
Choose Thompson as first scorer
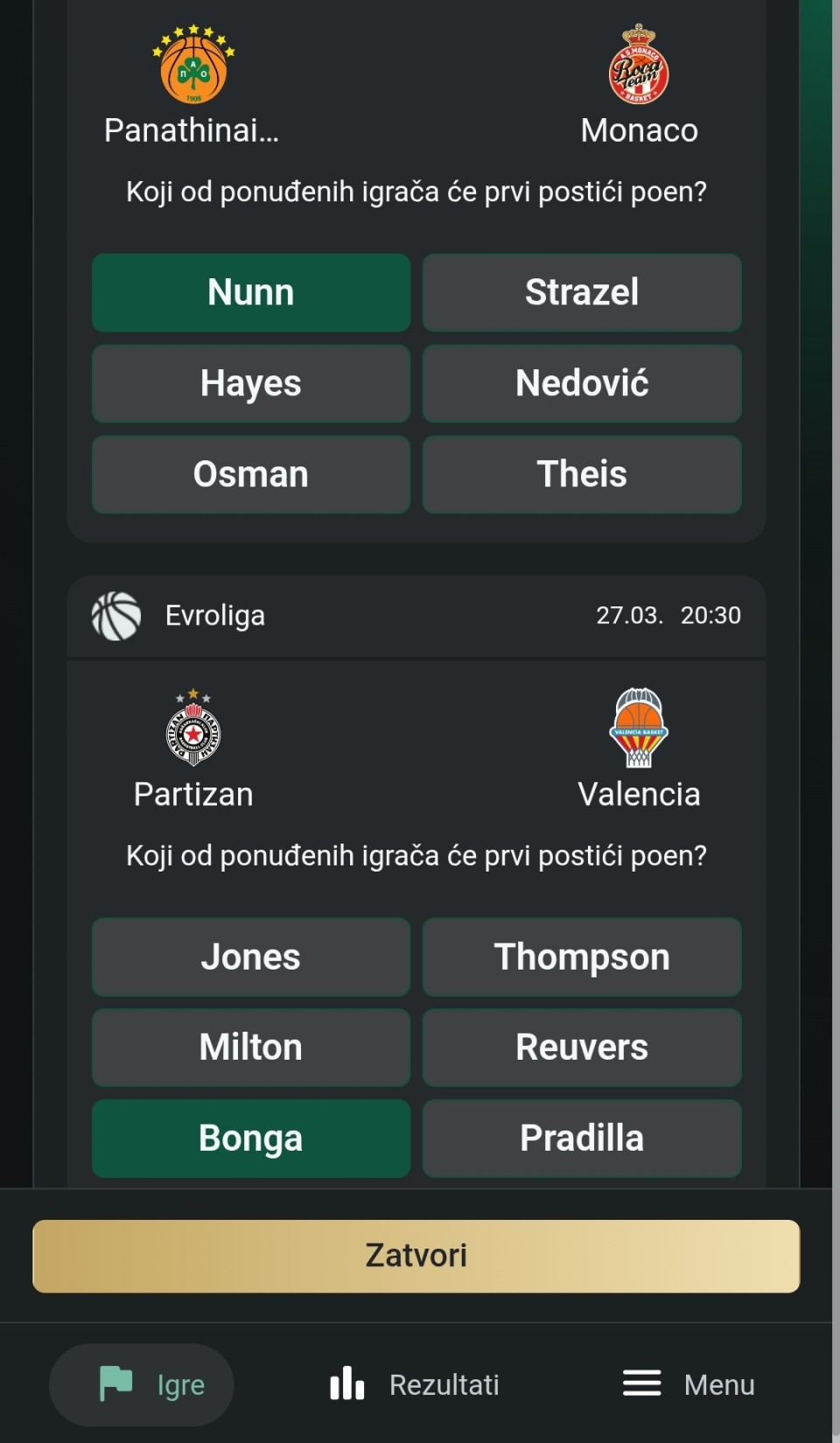[x=581, y=956]
